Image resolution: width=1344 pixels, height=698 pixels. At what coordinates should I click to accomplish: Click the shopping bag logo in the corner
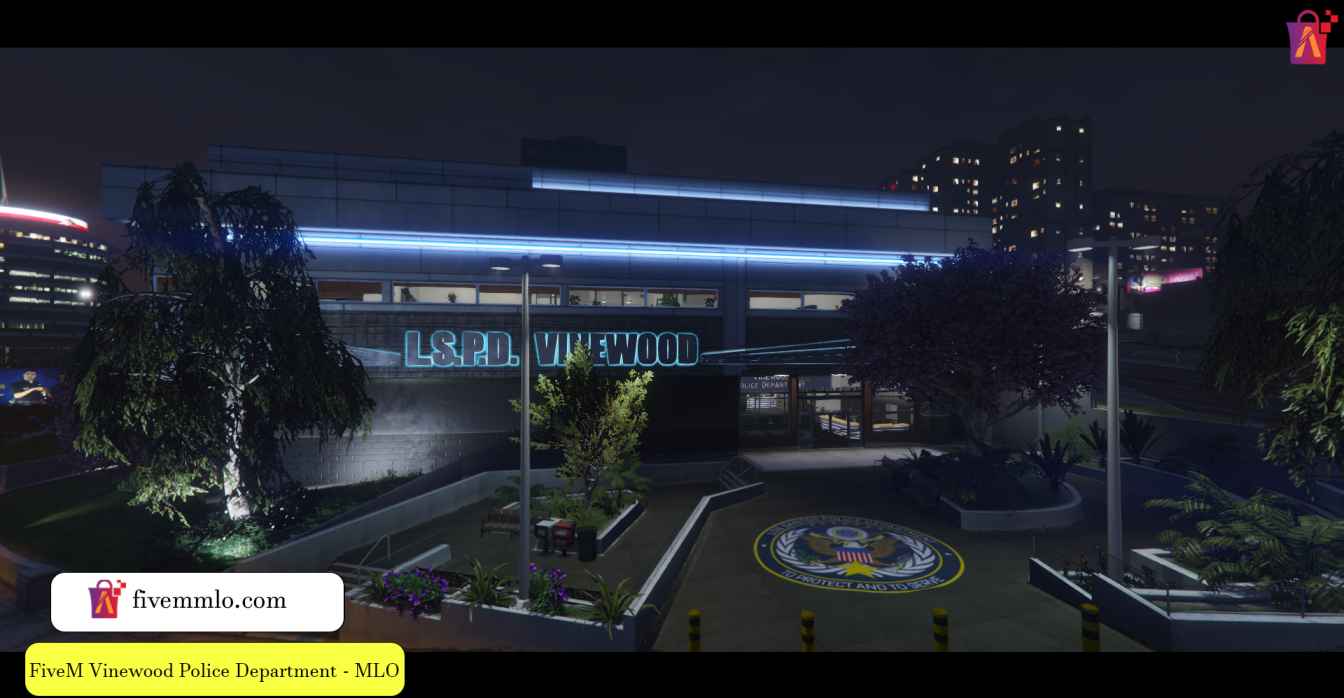pyautogui.click(x=1312, y=38)
